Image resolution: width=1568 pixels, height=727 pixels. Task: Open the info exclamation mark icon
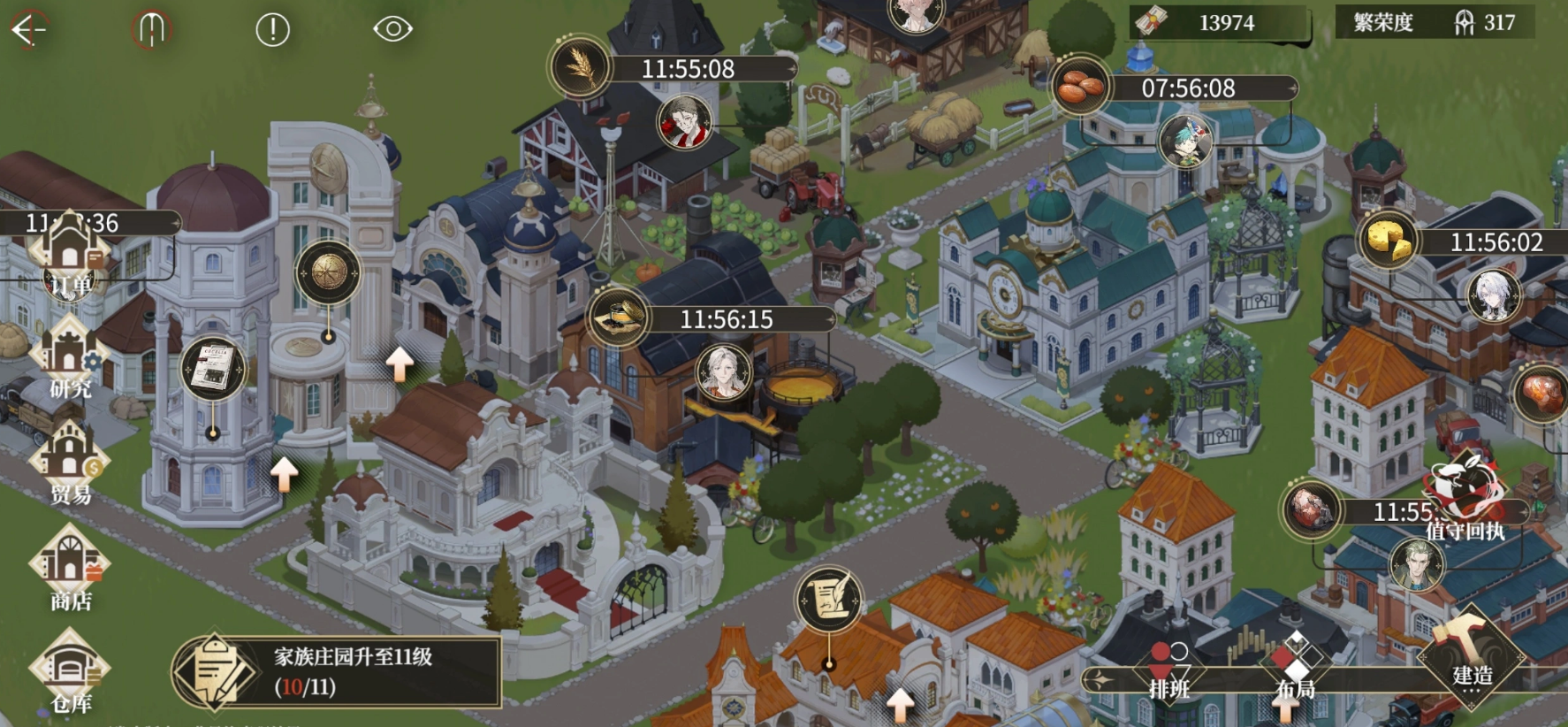click(272, 30)
